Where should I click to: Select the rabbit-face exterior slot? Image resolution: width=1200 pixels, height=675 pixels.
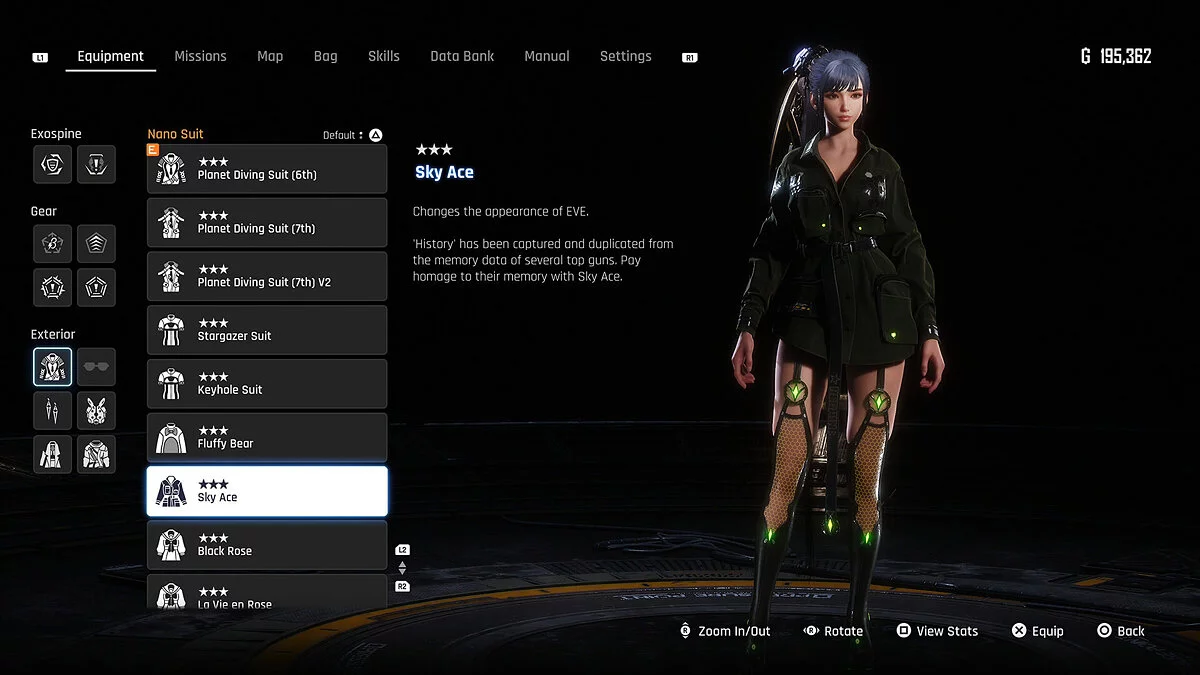pos(96,411)
